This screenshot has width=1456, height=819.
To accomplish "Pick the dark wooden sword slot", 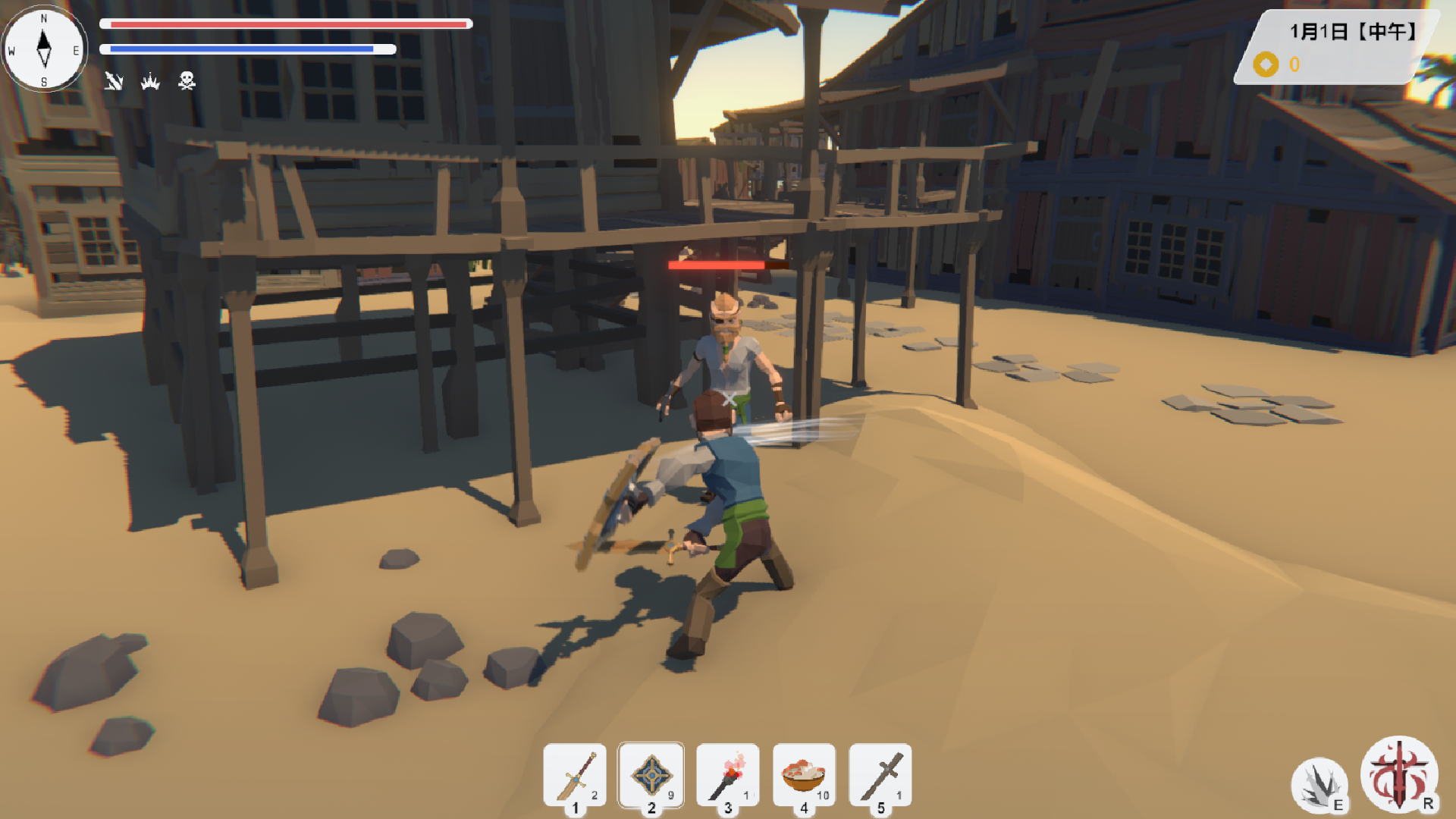I will point(880,776).
